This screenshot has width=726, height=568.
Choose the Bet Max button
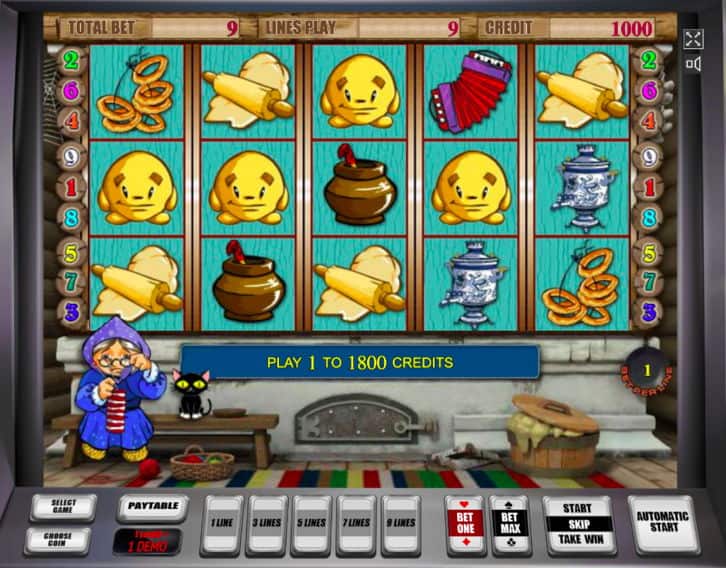[x=509, y=523]
